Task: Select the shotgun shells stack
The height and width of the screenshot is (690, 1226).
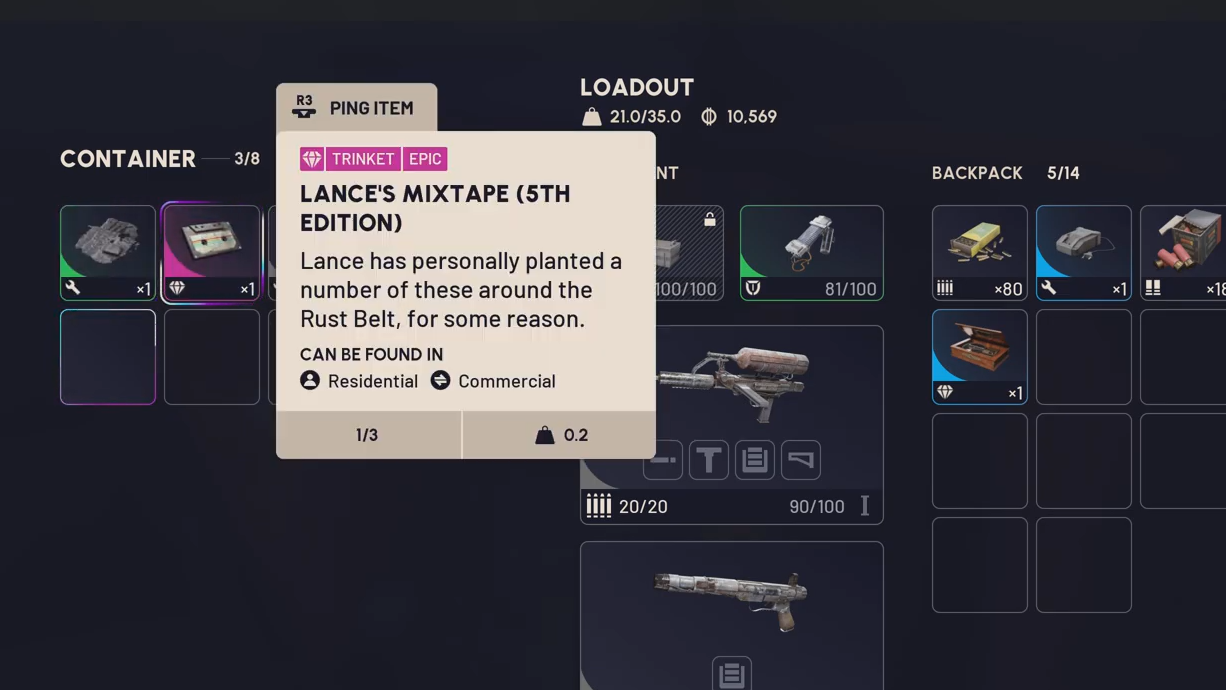Action: click(x=1185, y=252)
